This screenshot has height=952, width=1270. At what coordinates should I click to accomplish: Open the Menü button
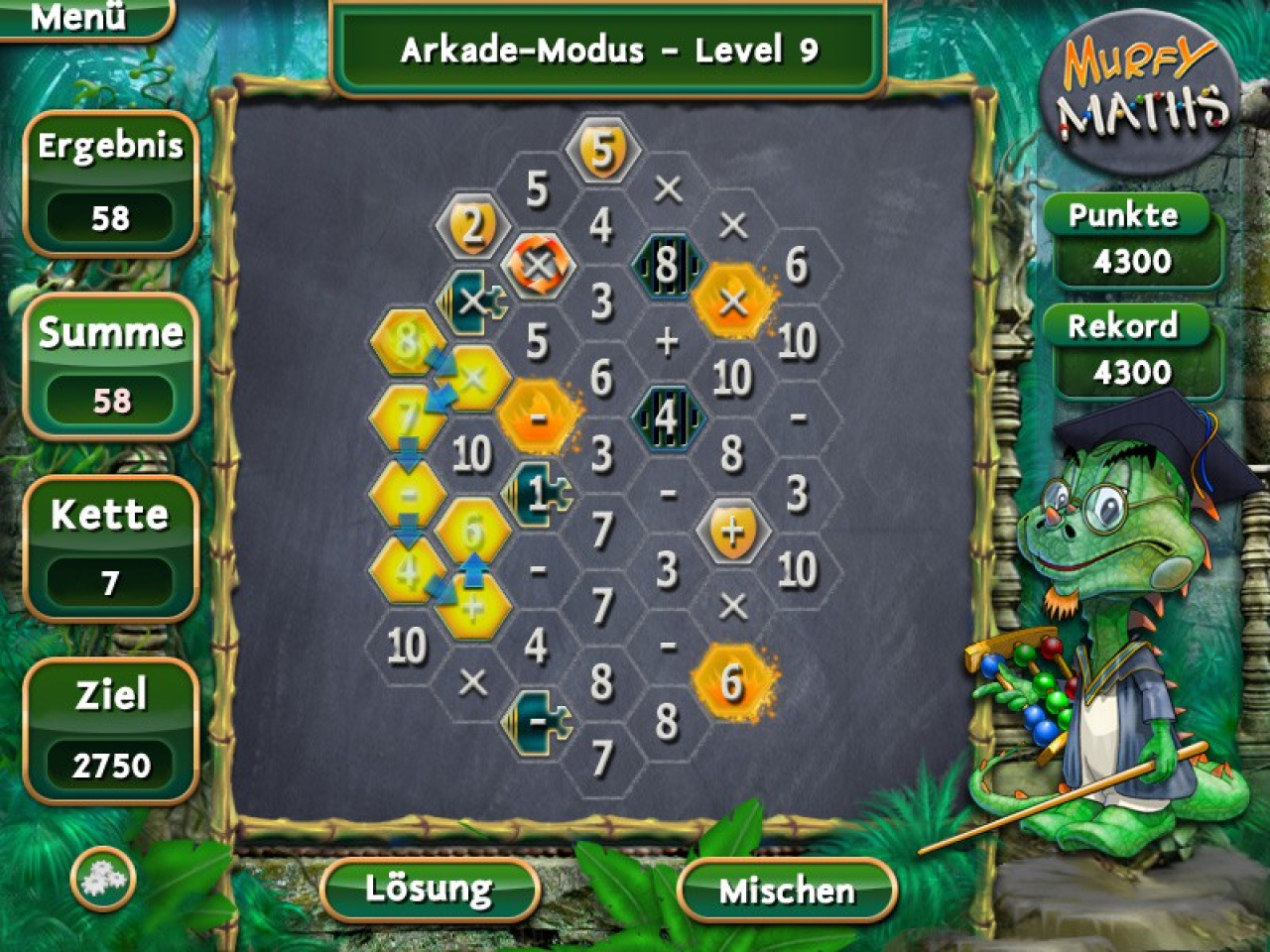point(79,18)
